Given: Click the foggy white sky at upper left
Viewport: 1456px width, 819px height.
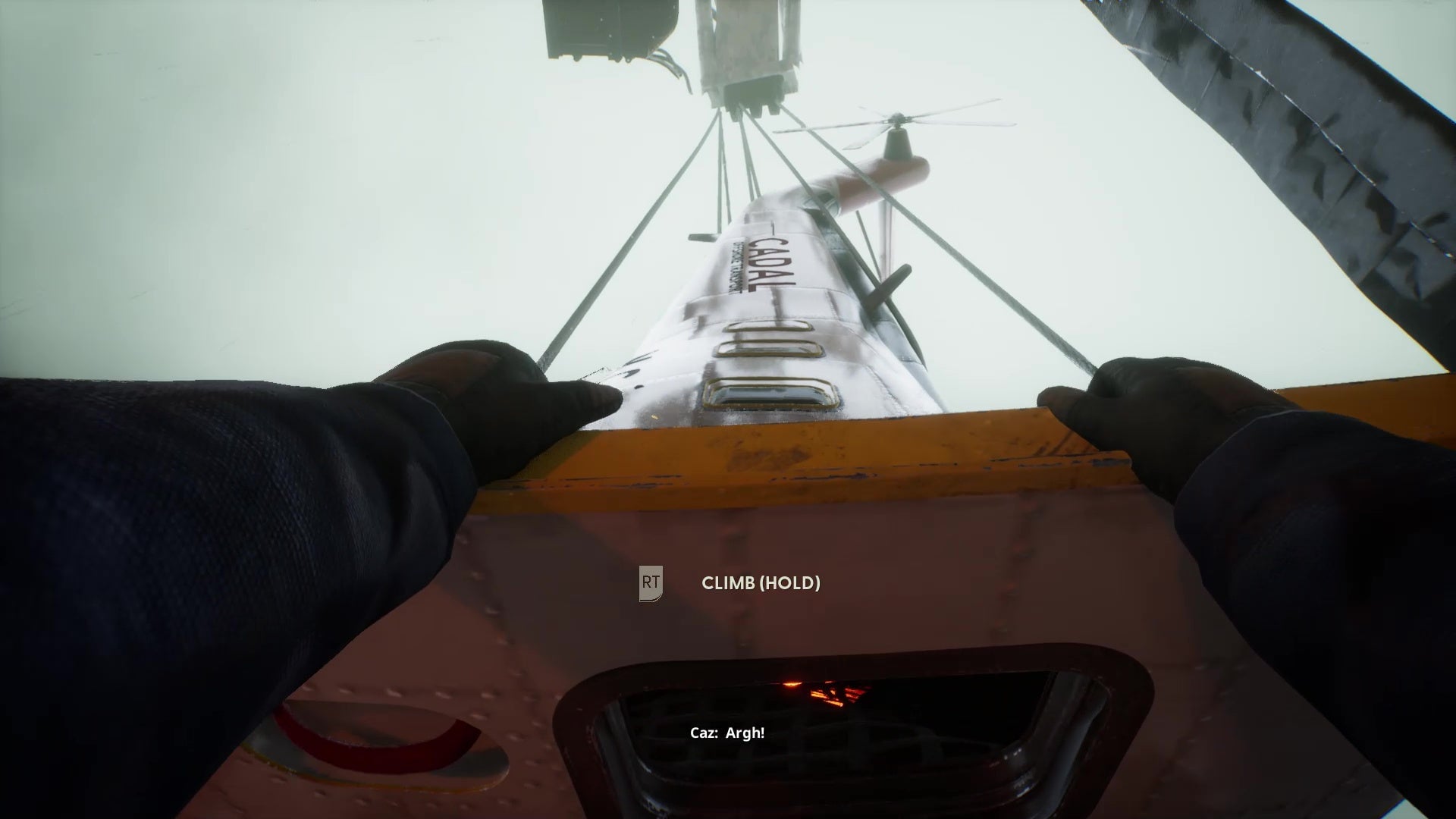Looking at the screenshot, I should pyautogui.click(x=227, y=152).
